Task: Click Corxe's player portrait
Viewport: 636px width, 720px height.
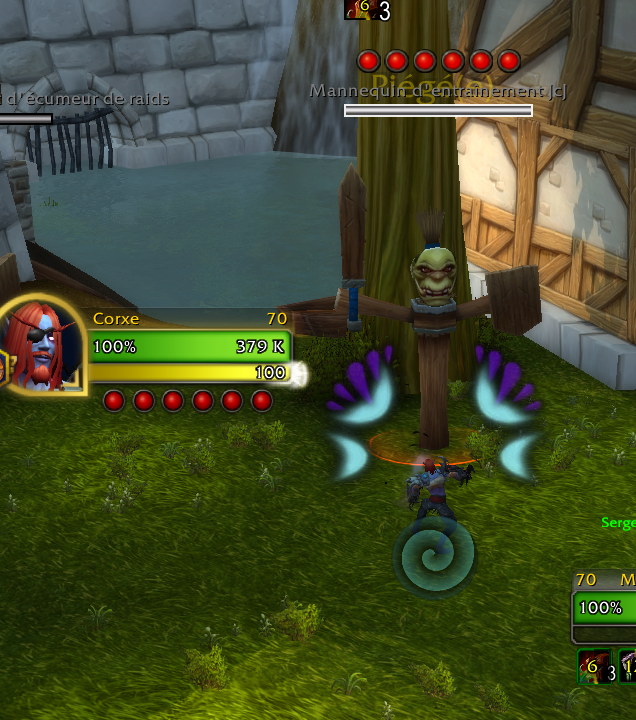Action: point(42,346)
